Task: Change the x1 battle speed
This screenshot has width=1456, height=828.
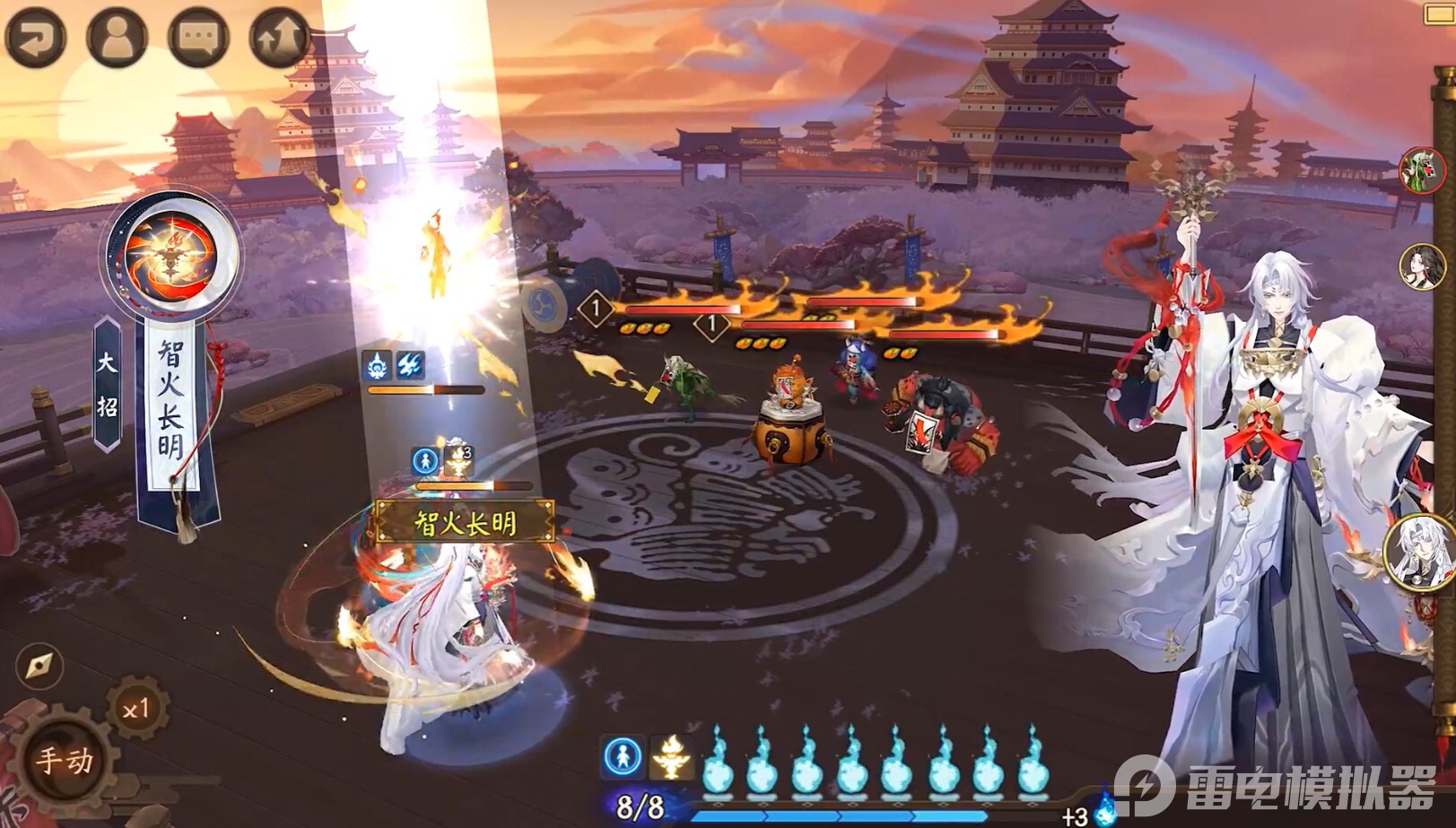Action: [x=135, y=710]
